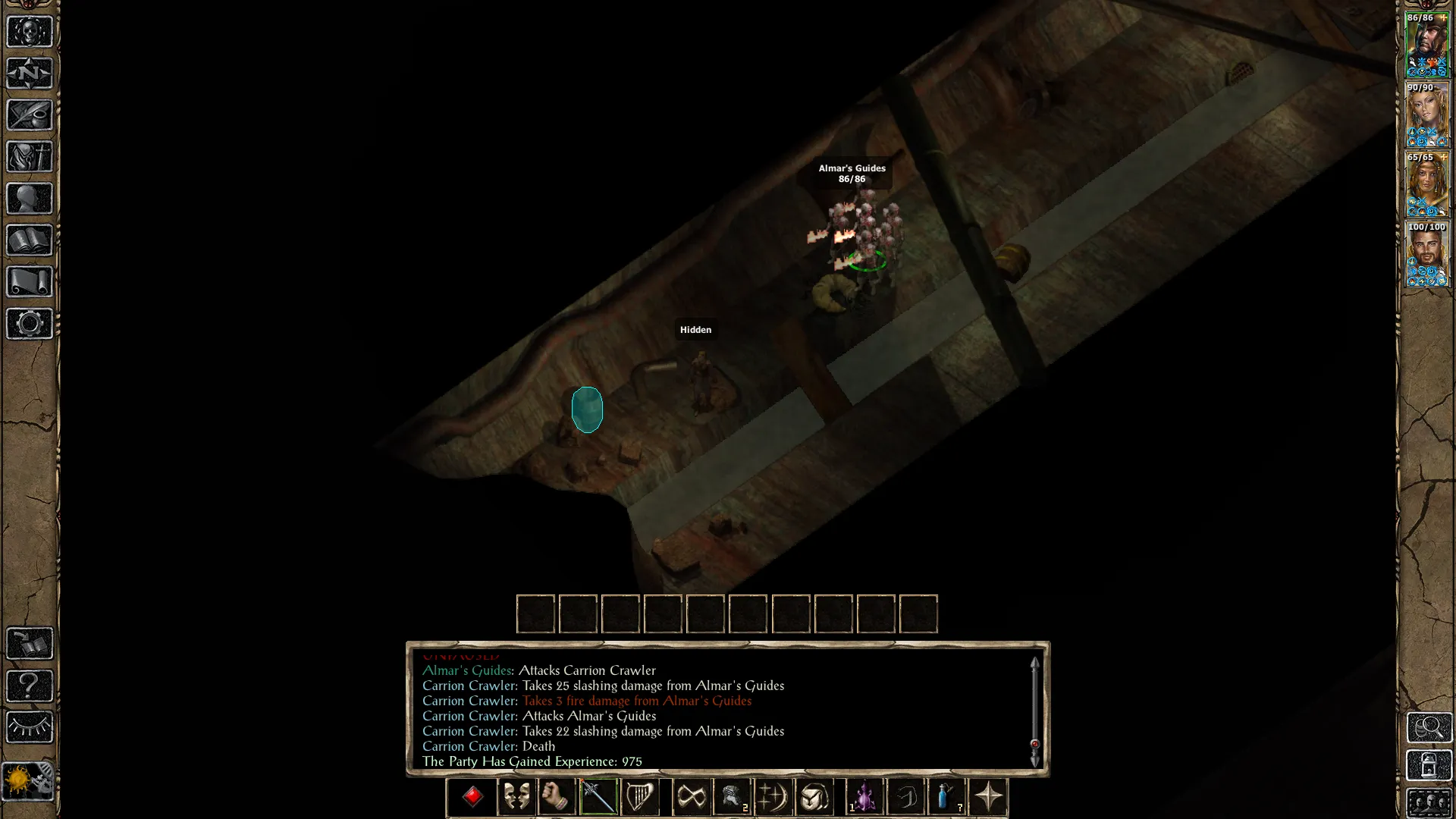Open the journal quill and inkwell
1456x819 pixels.
(30, 115)
